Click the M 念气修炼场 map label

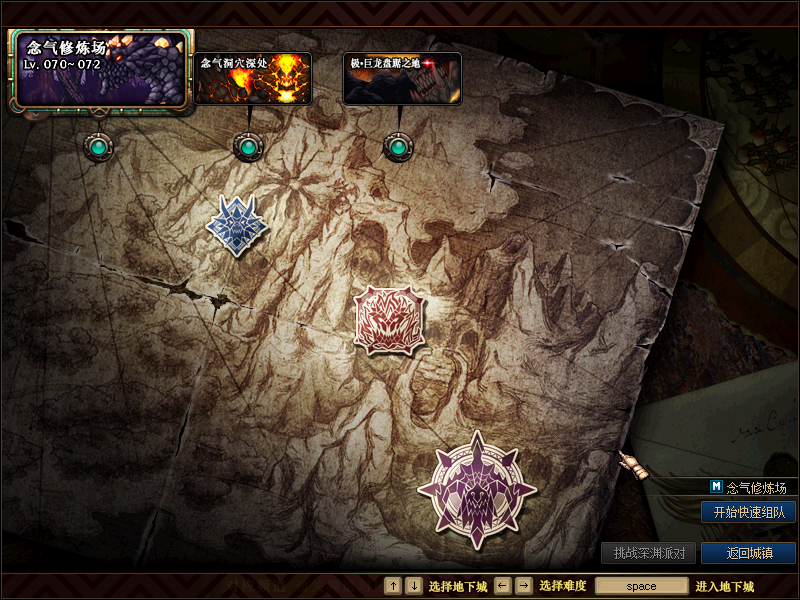tap(748, 488)
